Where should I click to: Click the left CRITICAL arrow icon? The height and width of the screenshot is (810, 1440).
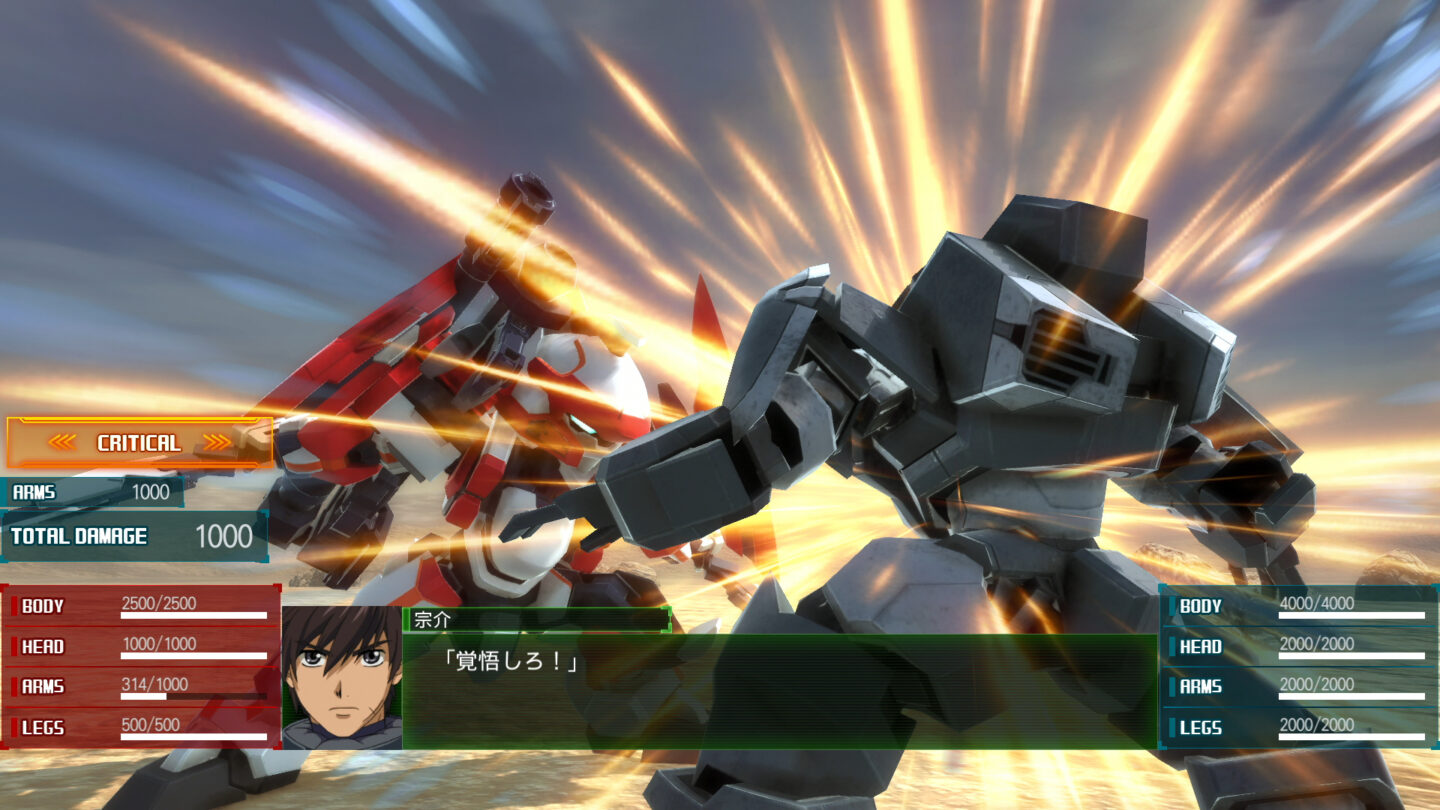coord(63,442)
